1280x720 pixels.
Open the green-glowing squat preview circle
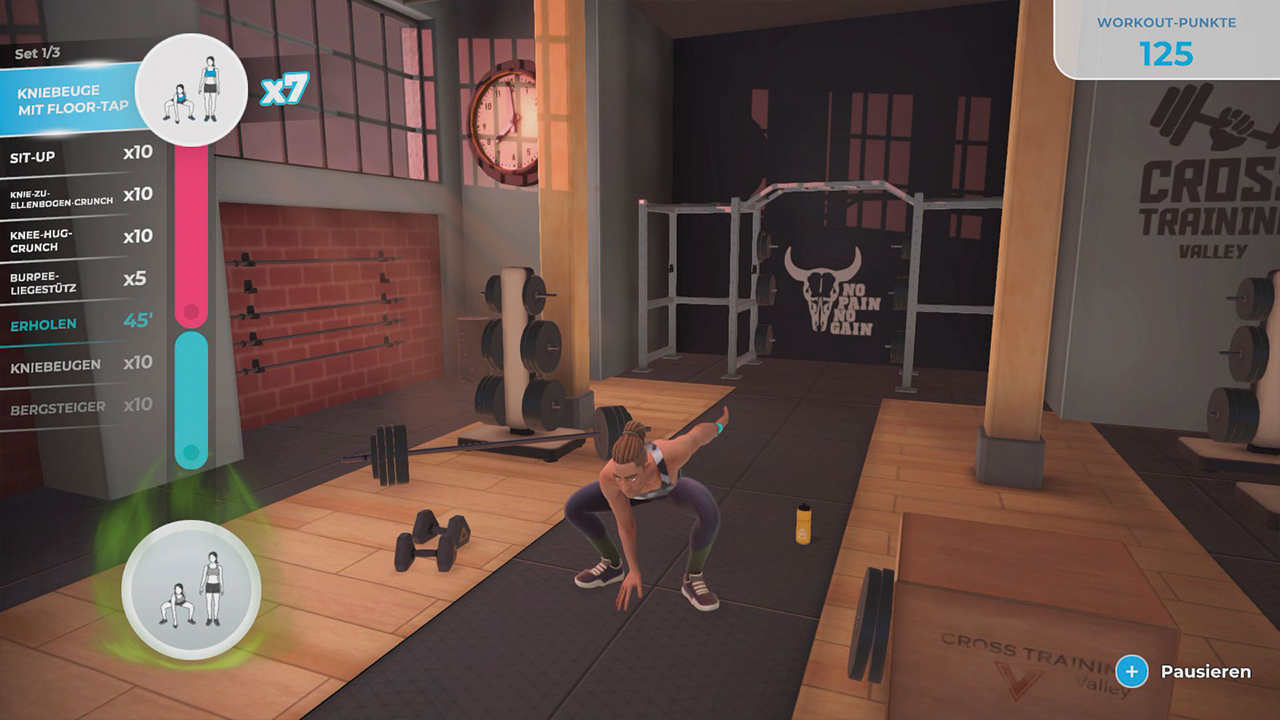tap(191, 590)
